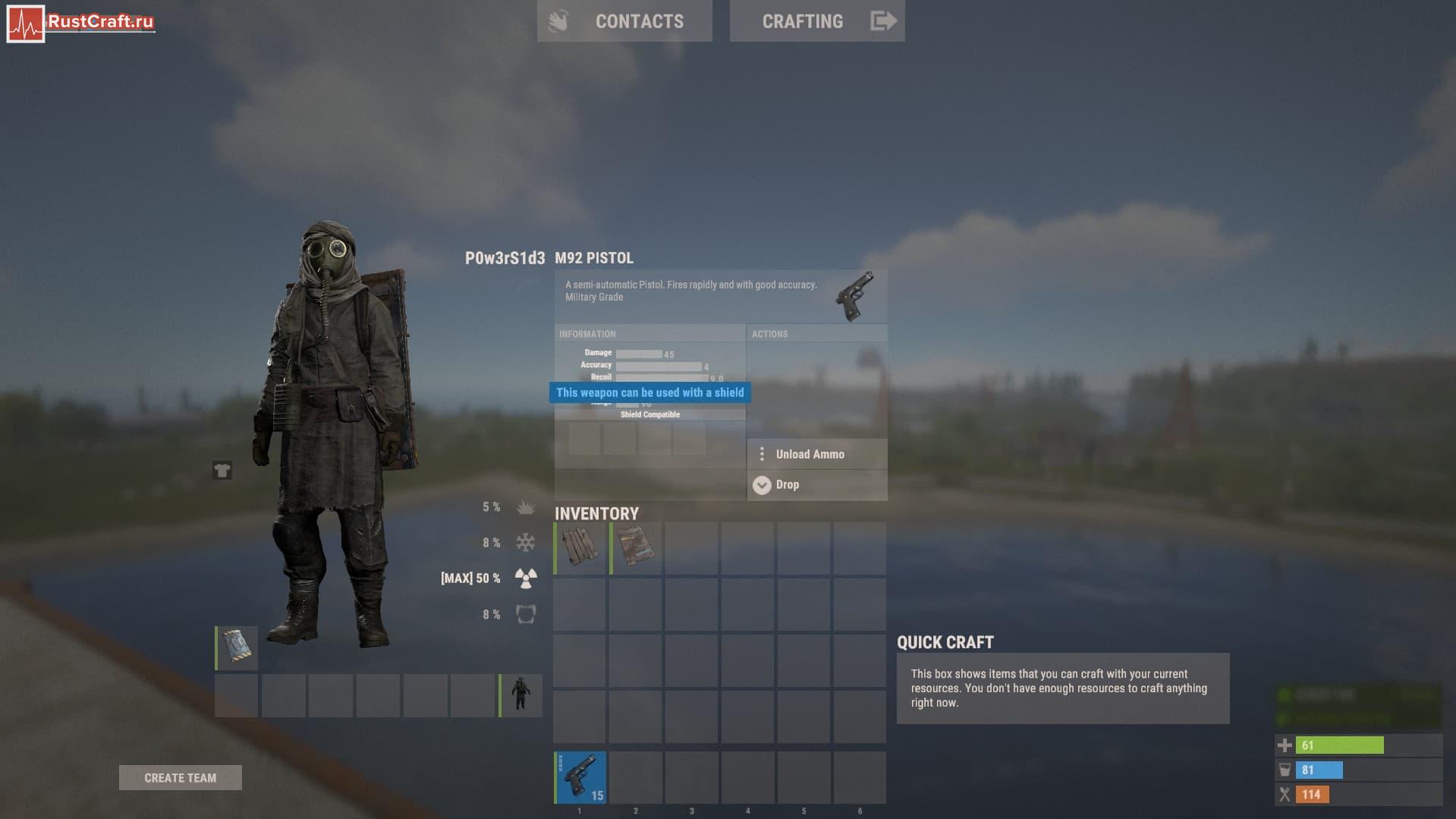Open the RustCraft.ru watermark link
This screenshot has width=1456, height=819.
(x=81, y=23)
